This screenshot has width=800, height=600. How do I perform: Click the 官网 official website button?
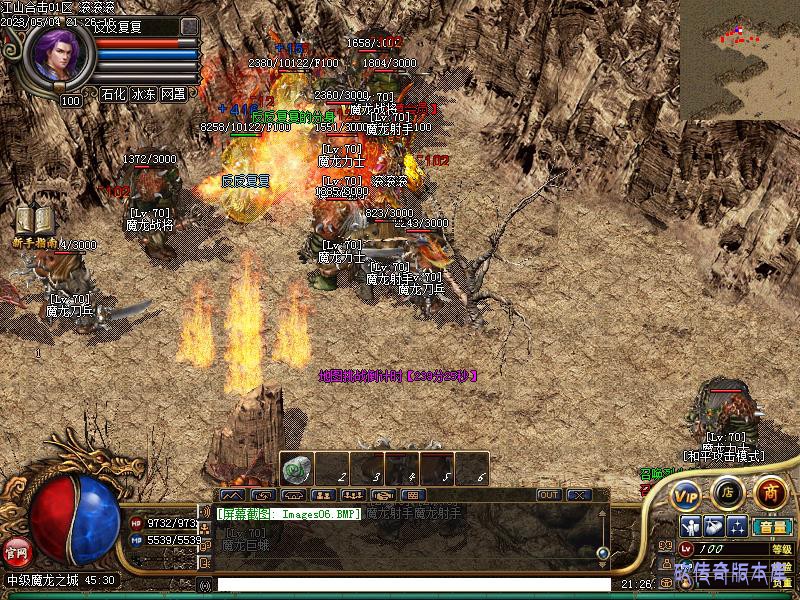point(15,549)
